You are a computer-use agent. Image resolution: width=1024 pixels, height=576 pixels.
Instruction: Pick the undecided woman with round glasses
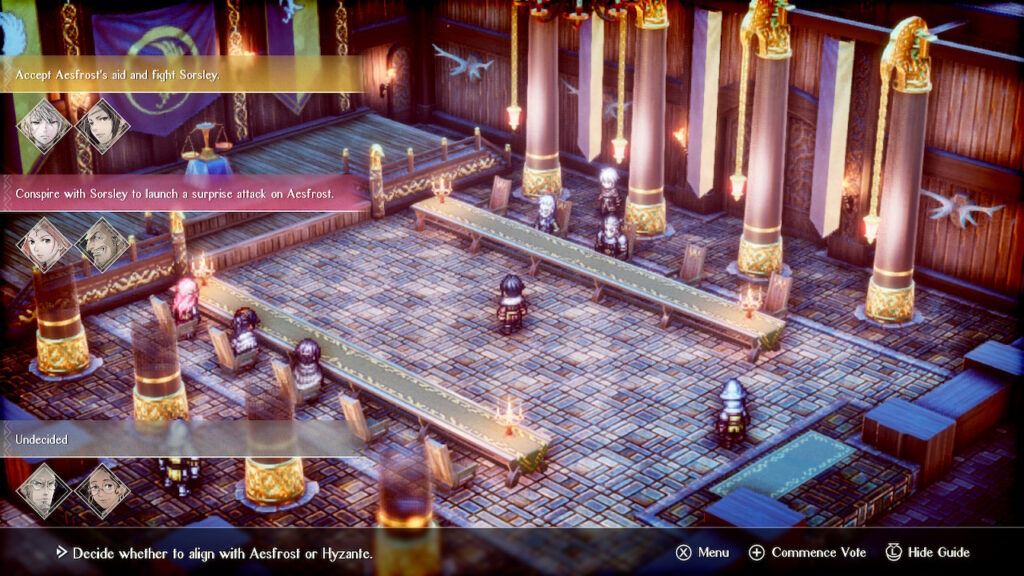102,490
